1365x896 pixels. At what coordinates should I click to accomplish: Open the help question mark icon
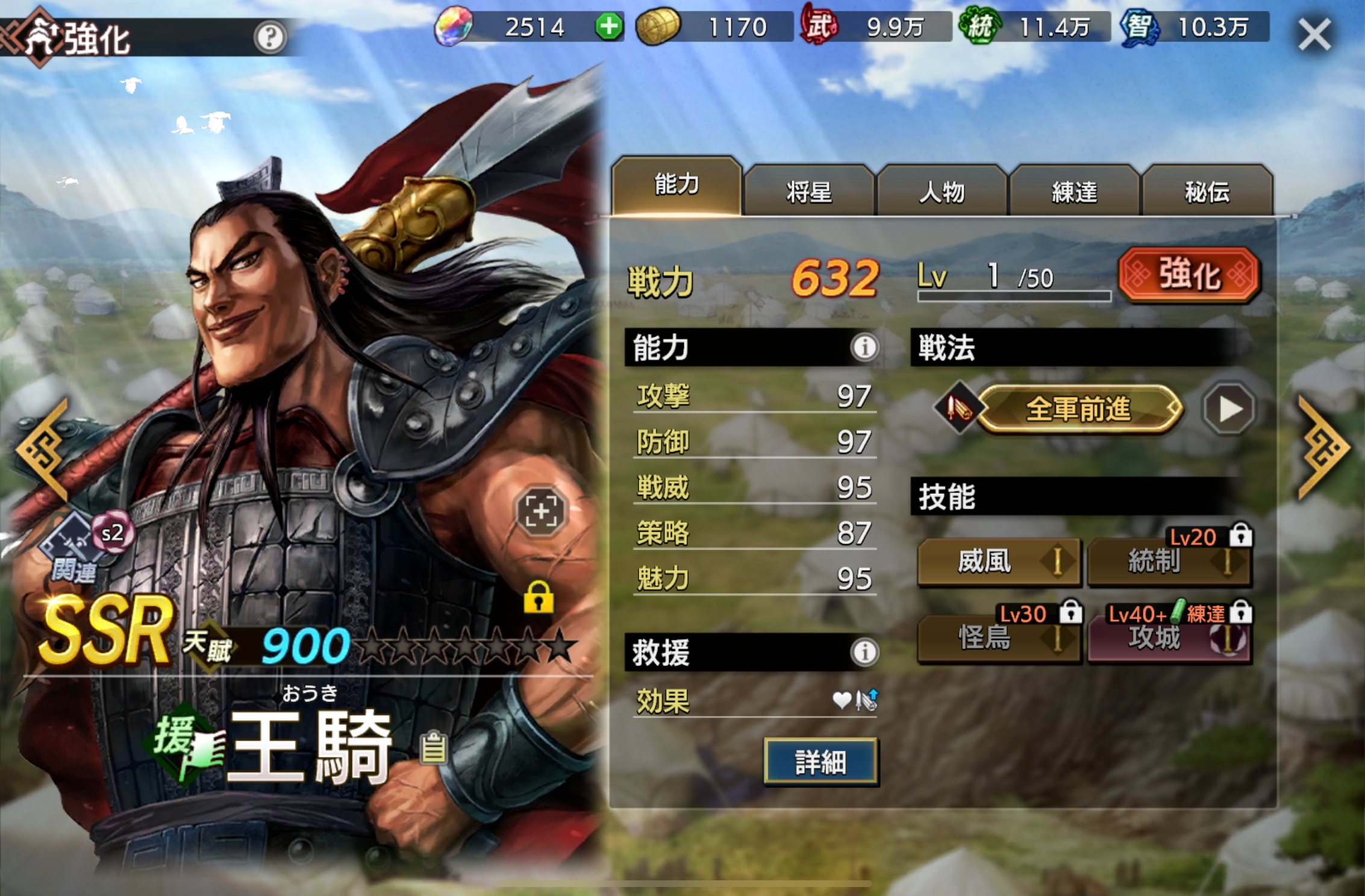pyautogui.click(x=269, y=37)
